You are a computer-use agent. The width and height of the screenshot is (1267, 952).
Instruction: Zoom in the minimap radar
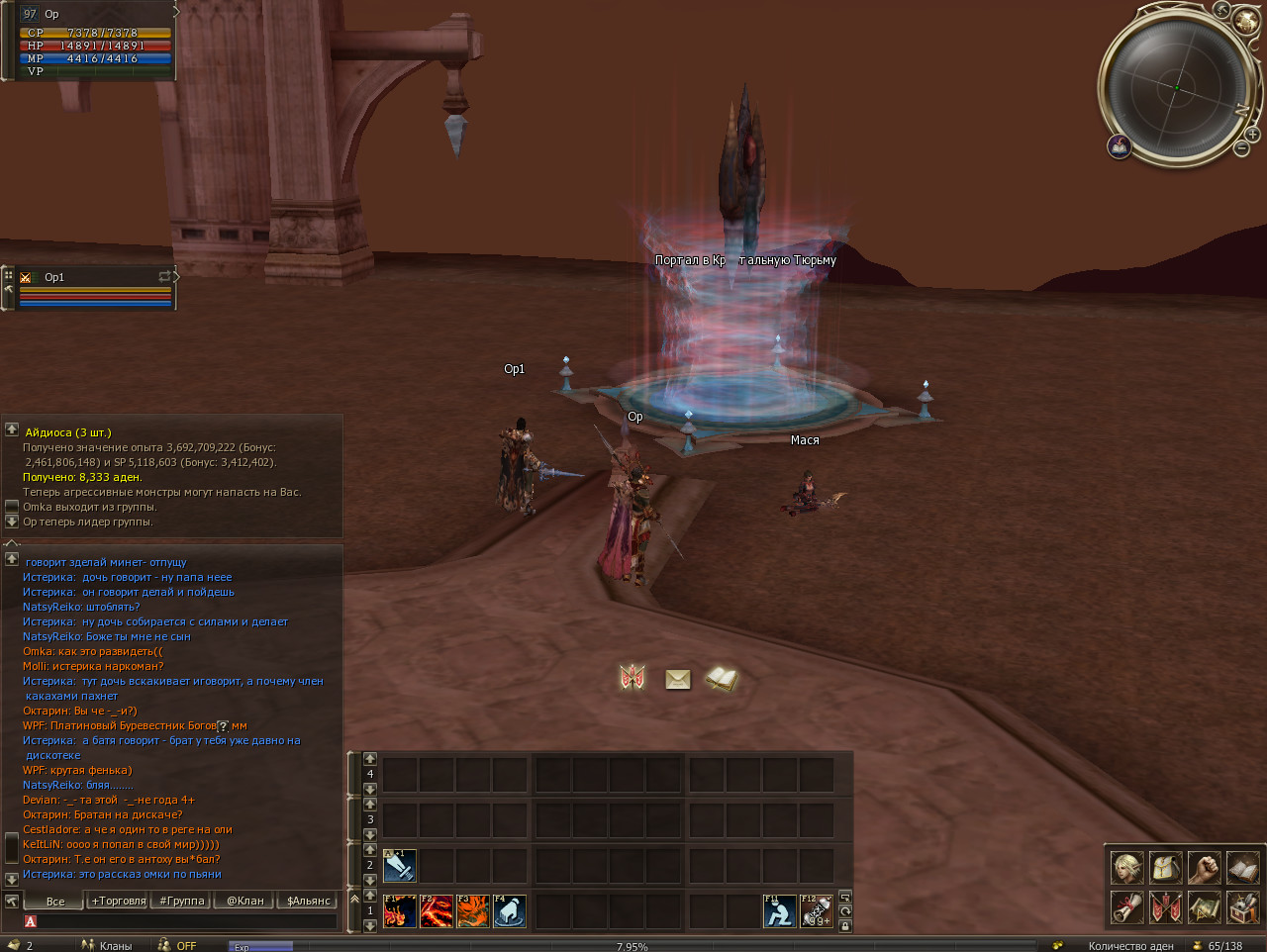pyautogui.click(x=1252, y=134)
